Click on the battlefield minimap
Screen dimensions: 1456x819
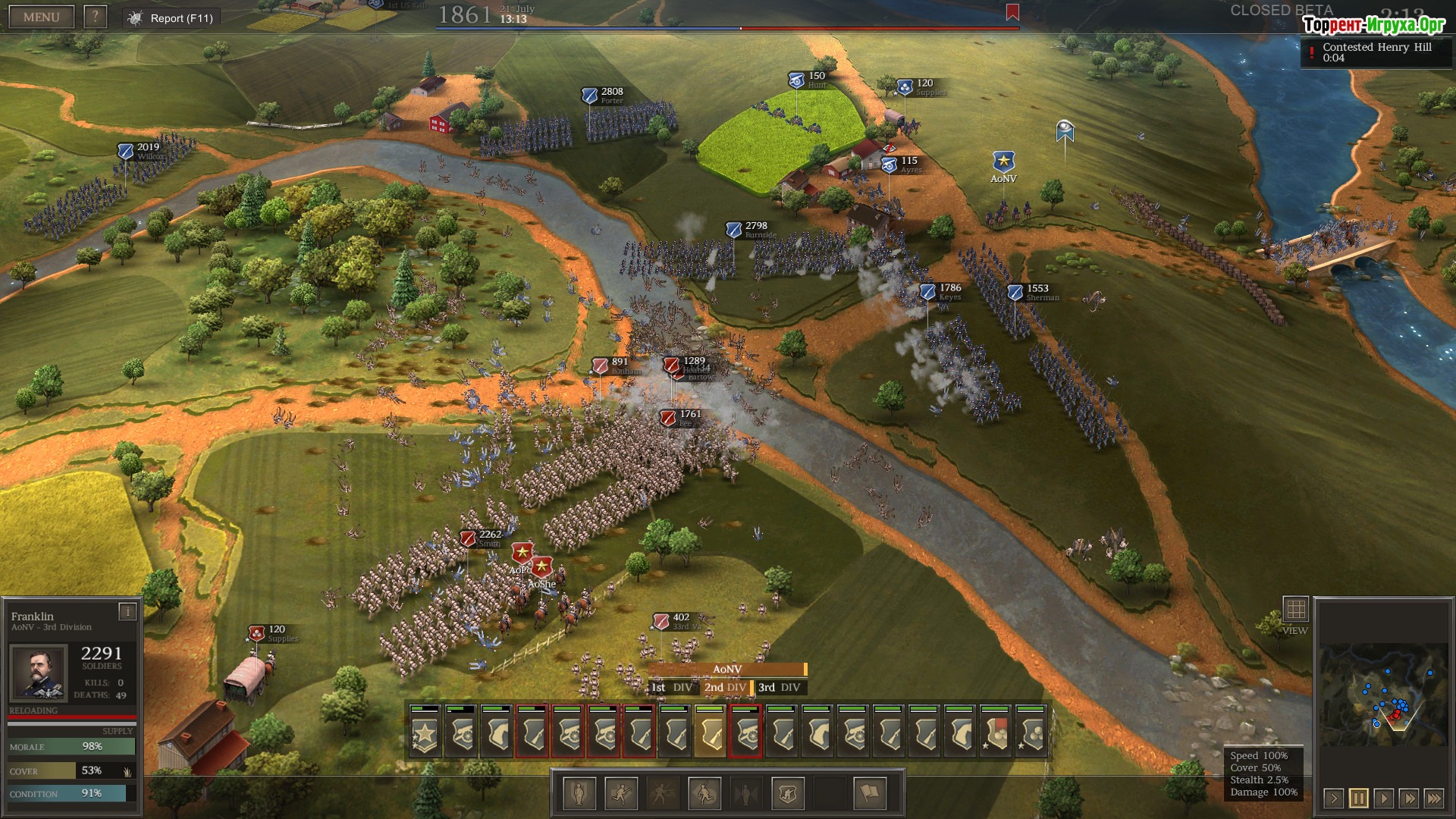click(x=1382, y=695)
